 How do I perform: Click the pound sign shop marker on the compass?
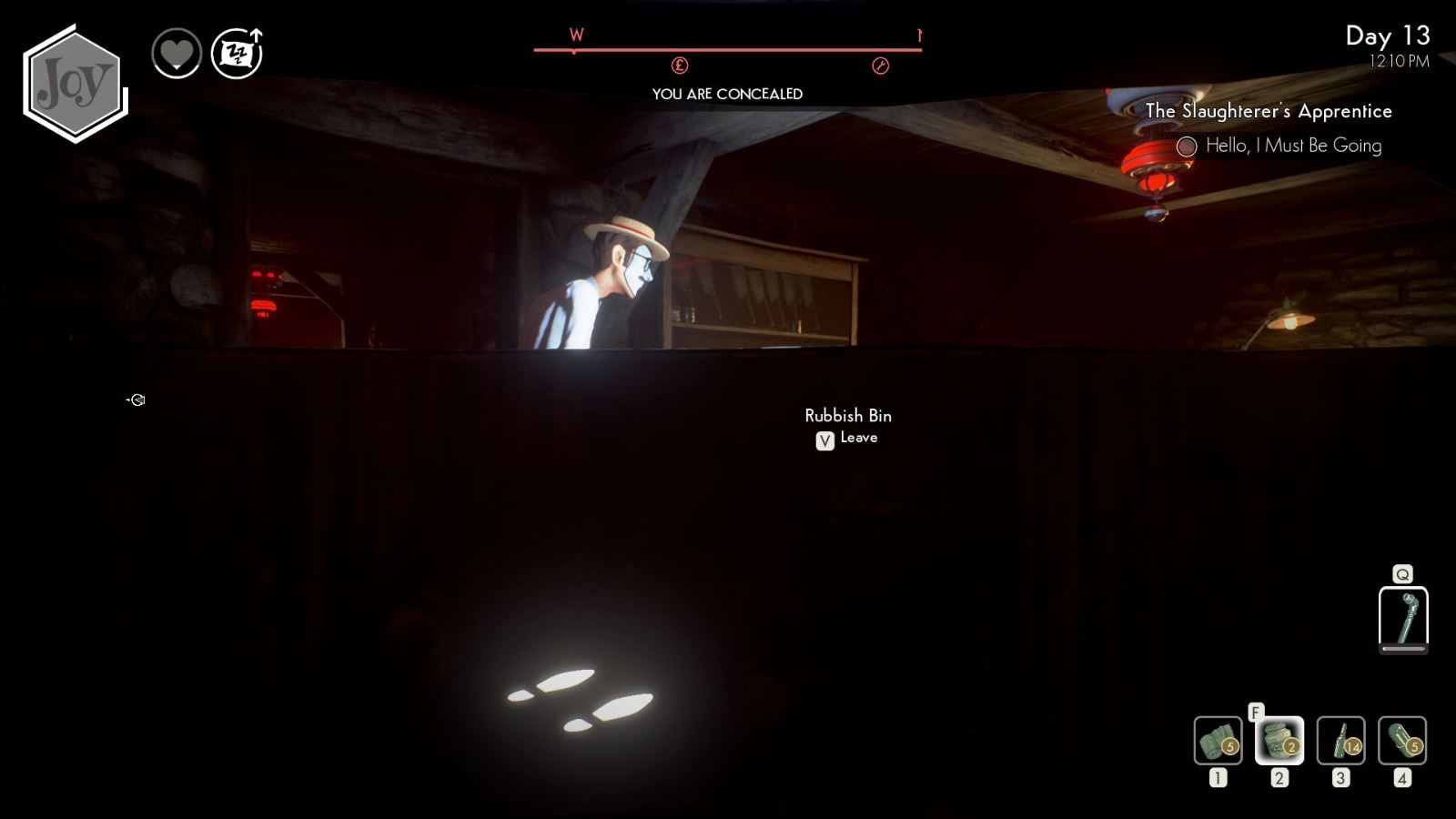(x=681, y=66)
